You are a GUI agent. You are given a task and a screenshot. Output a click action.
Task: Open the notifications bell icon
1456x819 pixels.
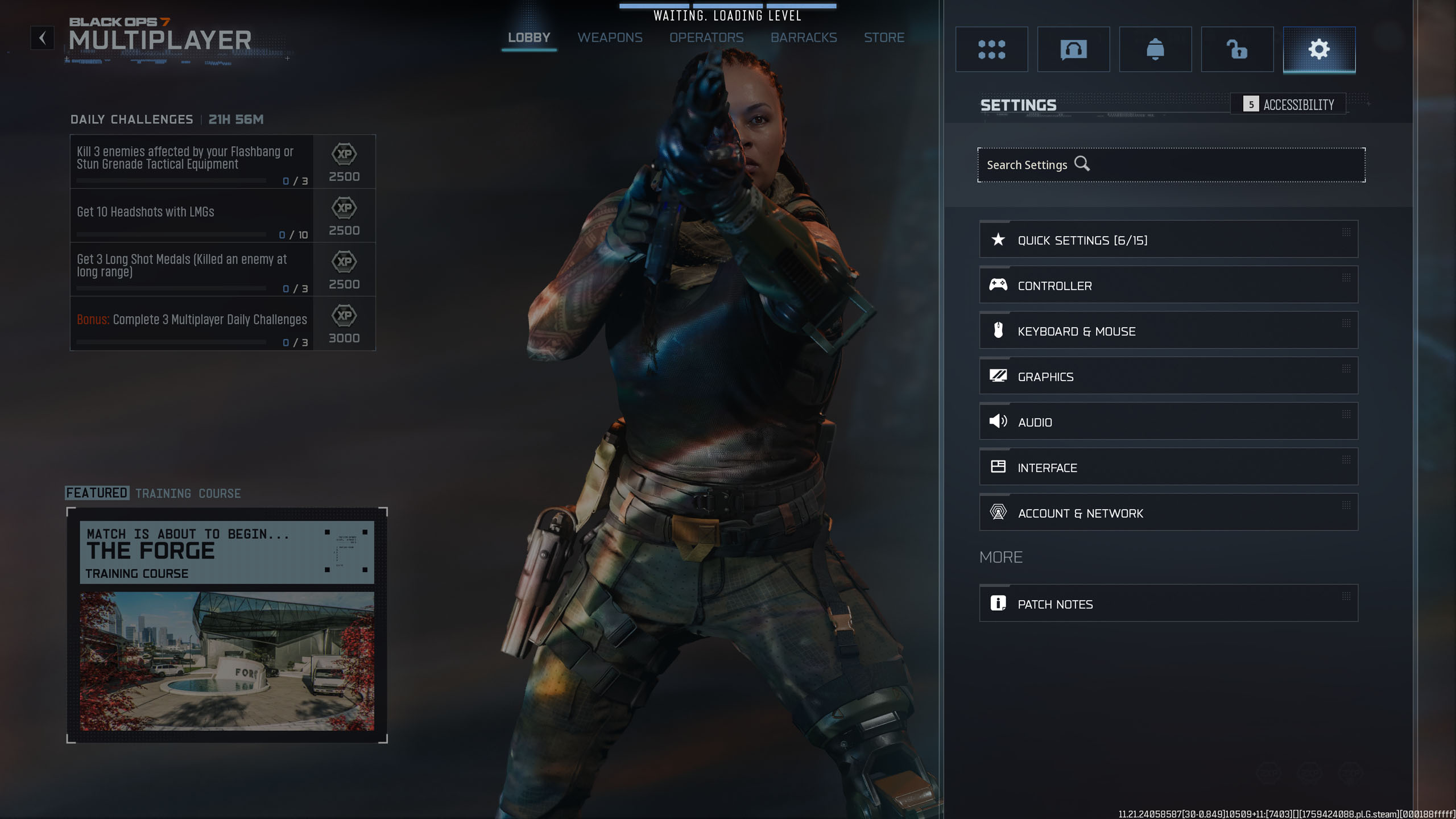(x=1155, y=49)
